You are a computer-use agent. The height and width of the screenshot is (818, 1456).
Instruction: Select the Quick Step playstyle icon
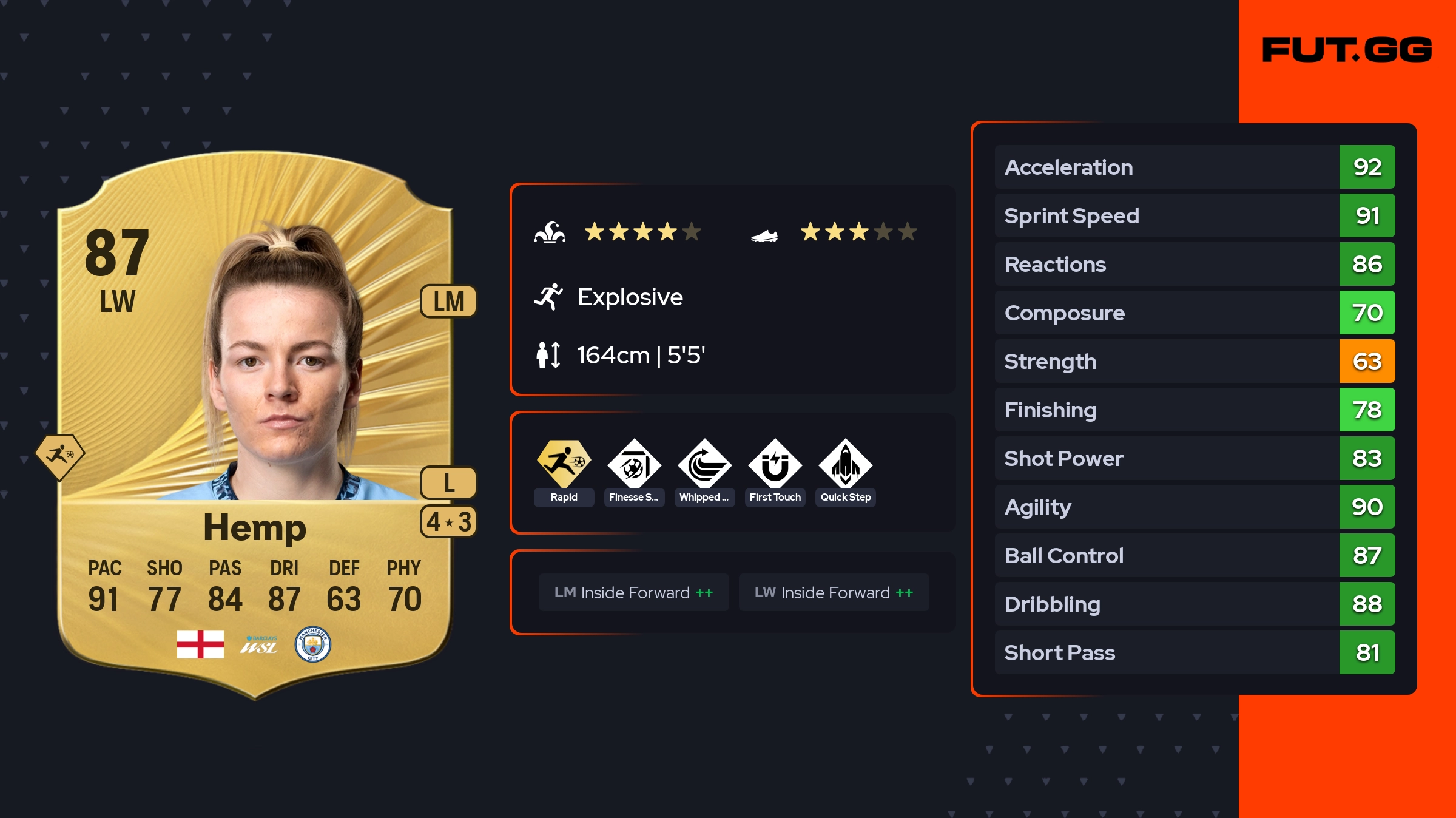[845, 465]
